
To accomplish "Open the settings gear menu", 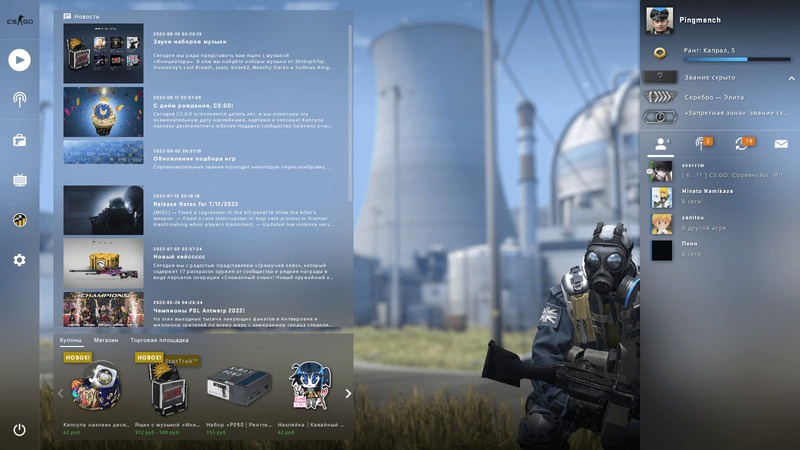I will pyautogui.click(x=19, y=260).
